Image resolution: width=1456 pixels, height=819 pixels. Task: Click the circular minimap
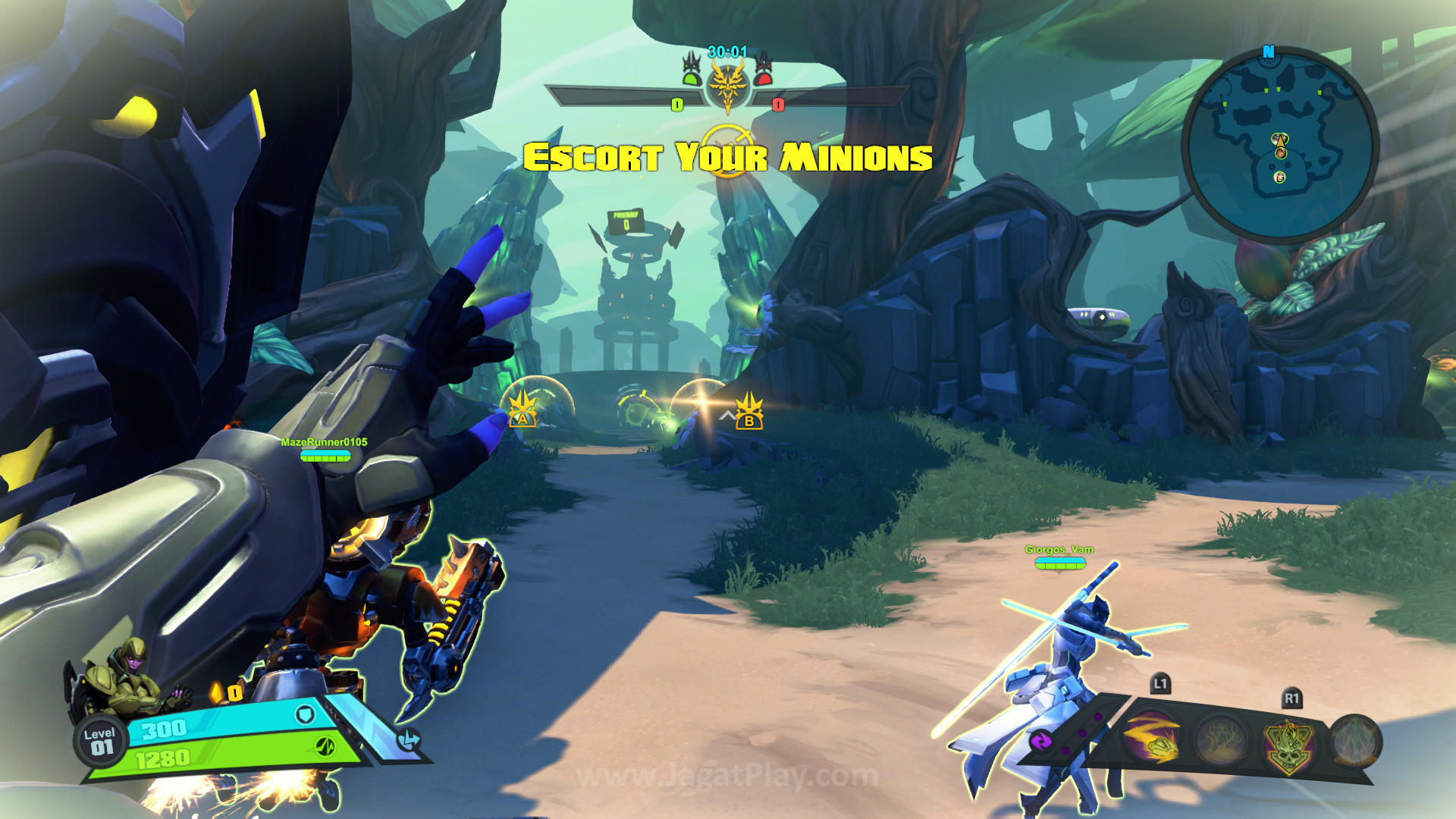coord(1280,144)
